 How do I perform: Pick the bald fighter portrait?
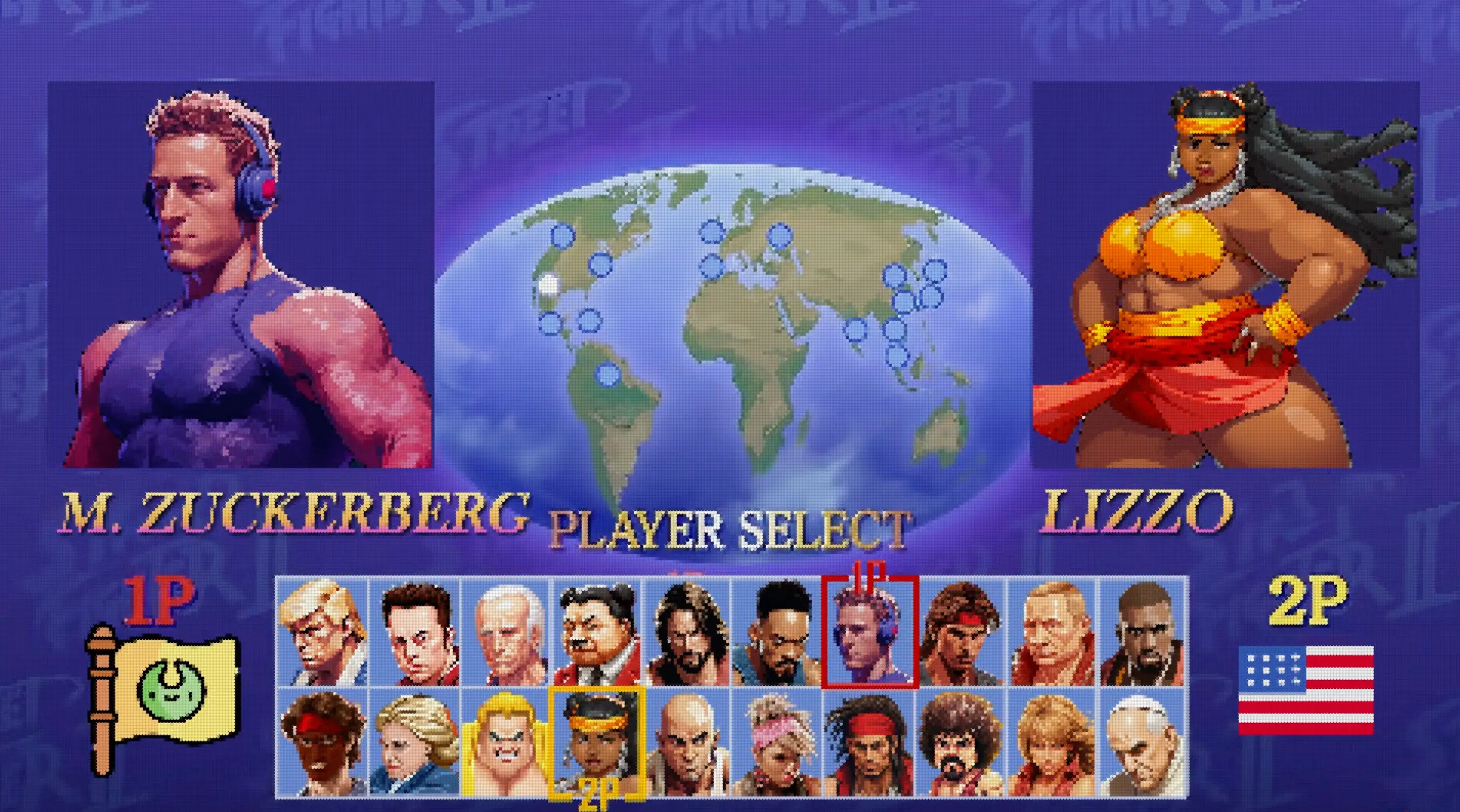[687, 742]
